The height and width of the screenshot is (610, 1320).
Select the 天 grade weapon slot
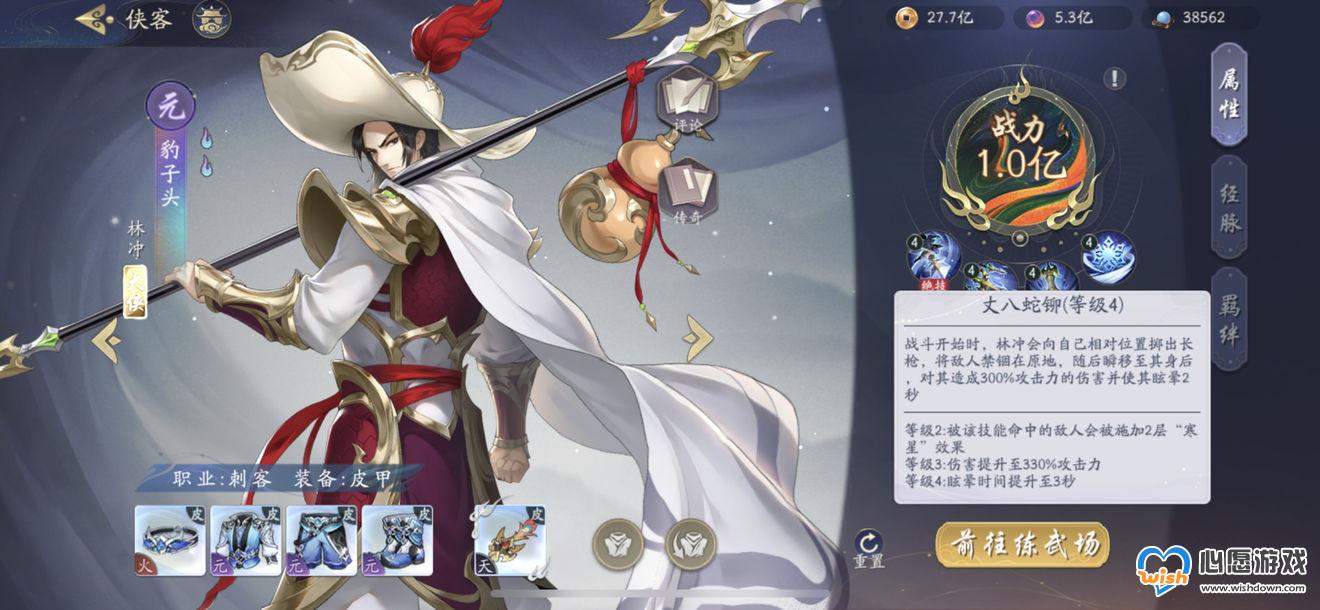coord(508,541)
